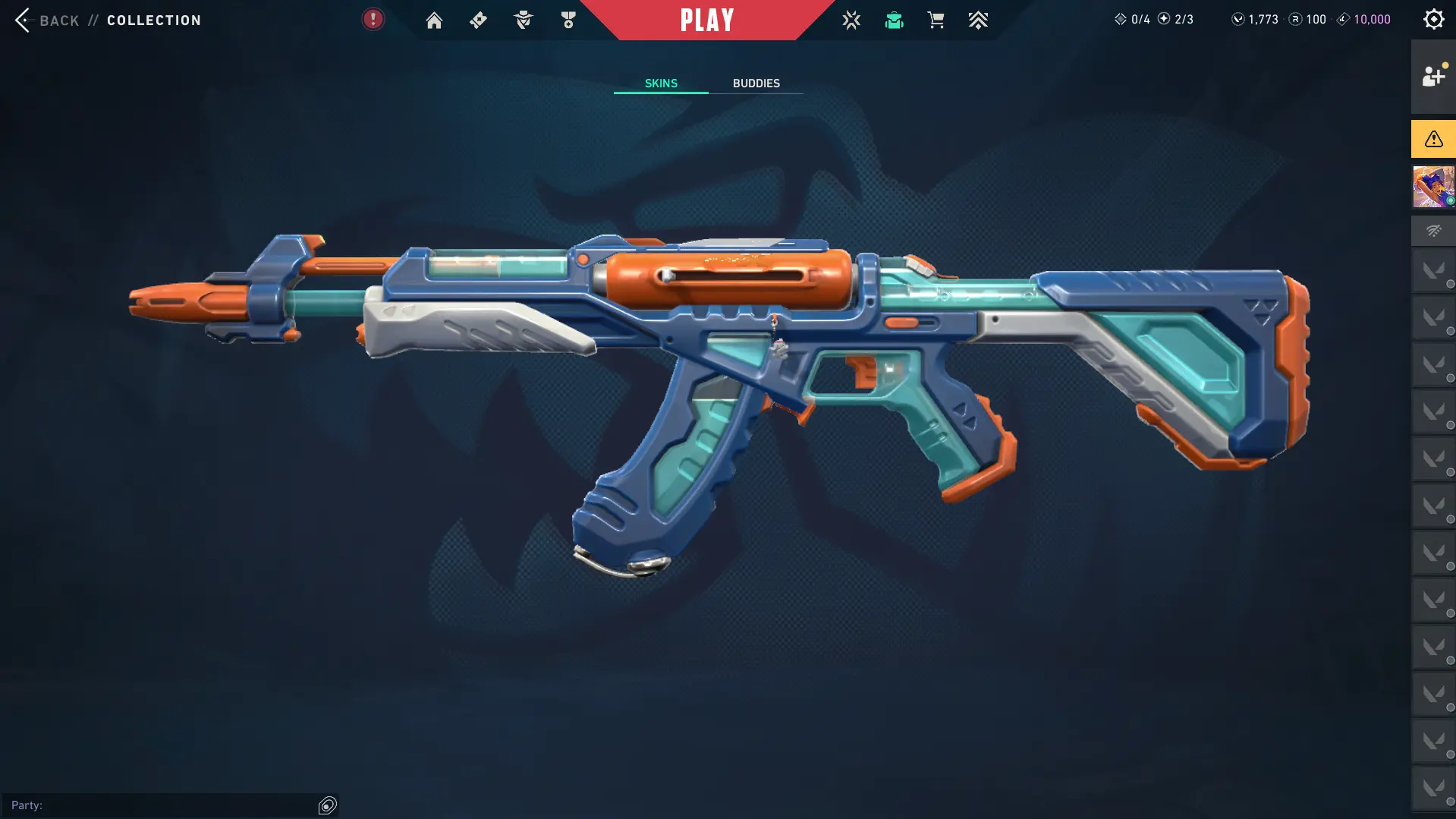Open the Career medal icon
This screenshot has width=1456, height=819.
click(568, 20)
